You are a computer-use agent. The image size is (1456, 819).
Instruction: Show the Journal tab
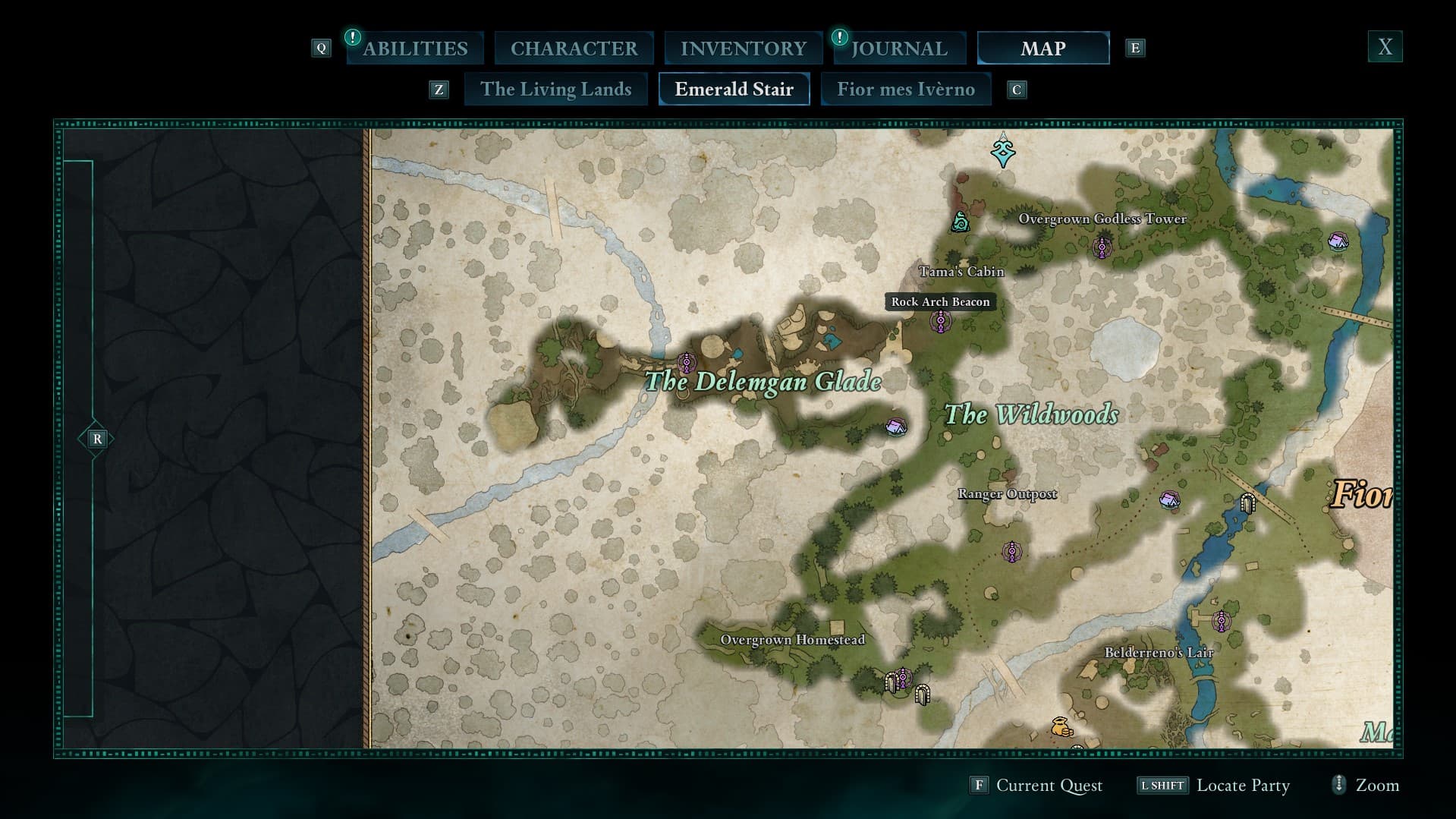click(899, 49)
